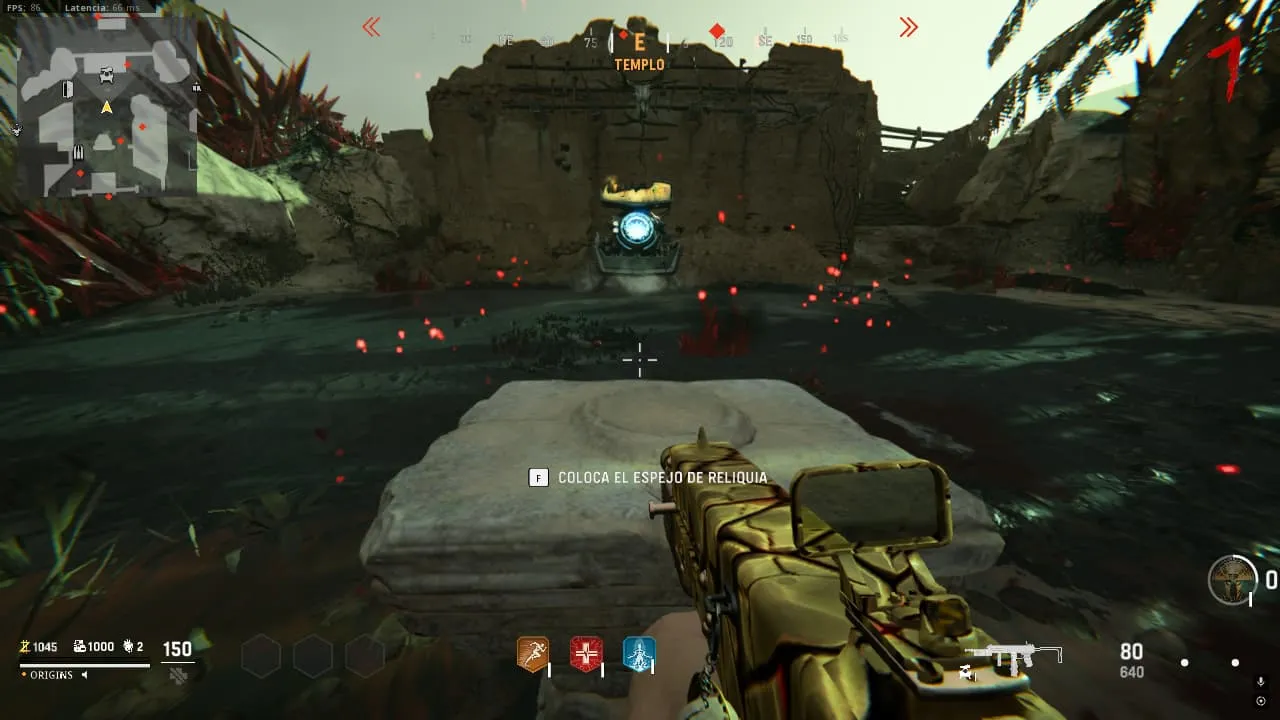Select the blue glowing figure perk icon
1280x720 pixels.
click(639, 654)
